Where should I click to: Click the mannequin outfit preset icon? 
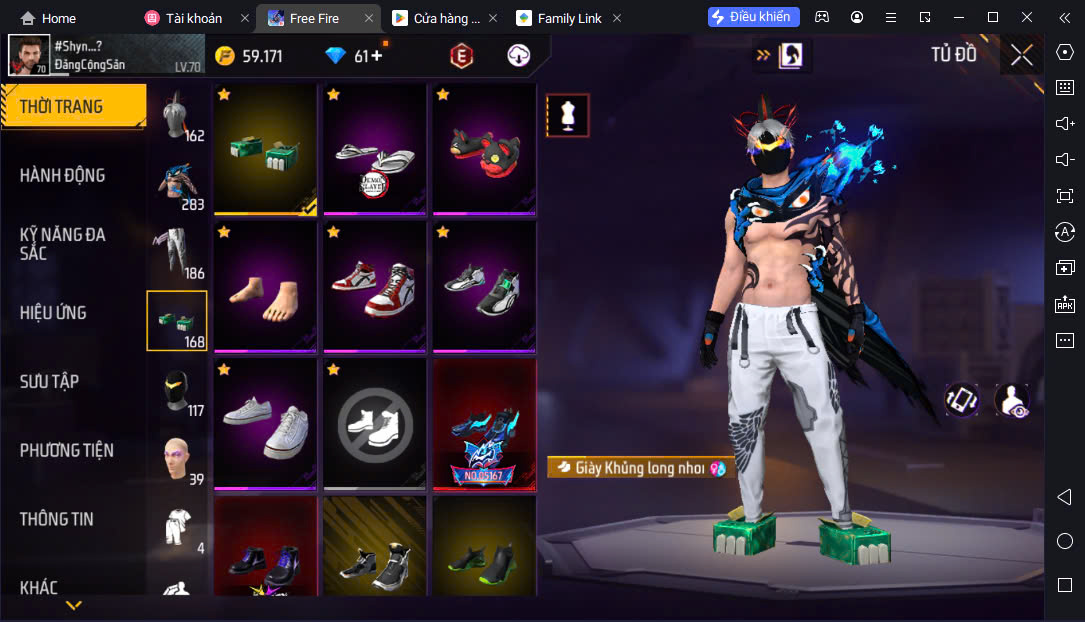[x=568, y=116]
